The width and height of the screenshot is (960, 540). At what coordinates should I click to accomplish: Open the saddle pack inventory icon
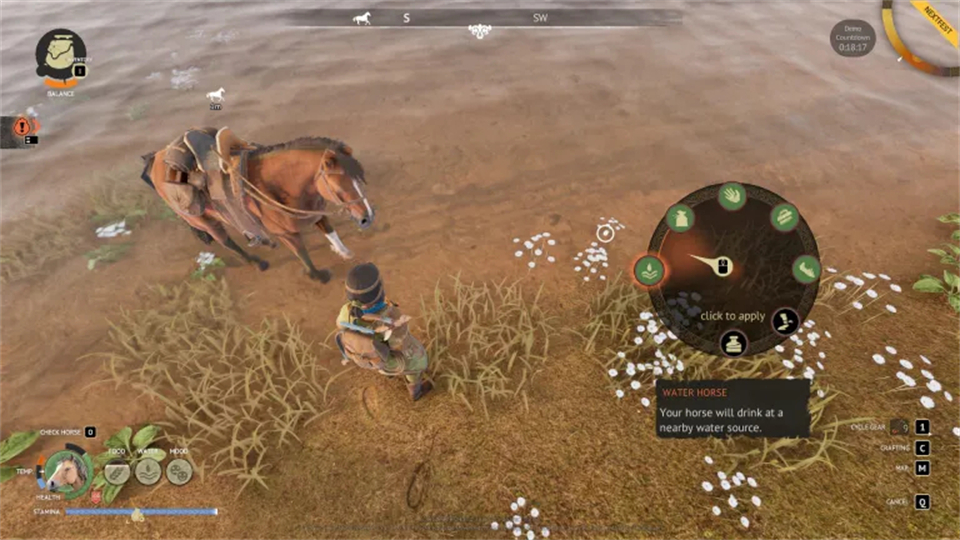pos(61,52)
